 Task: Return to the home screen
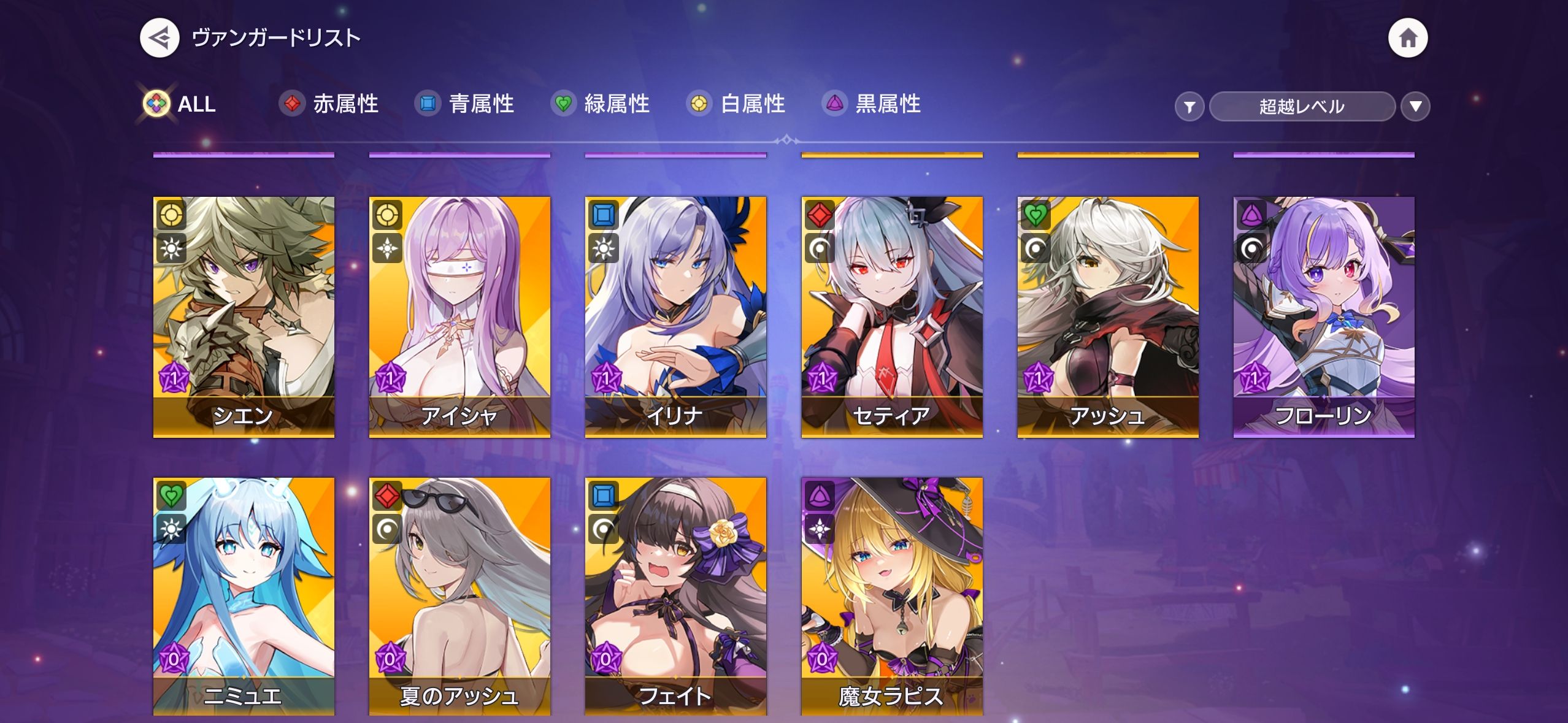1407,38
